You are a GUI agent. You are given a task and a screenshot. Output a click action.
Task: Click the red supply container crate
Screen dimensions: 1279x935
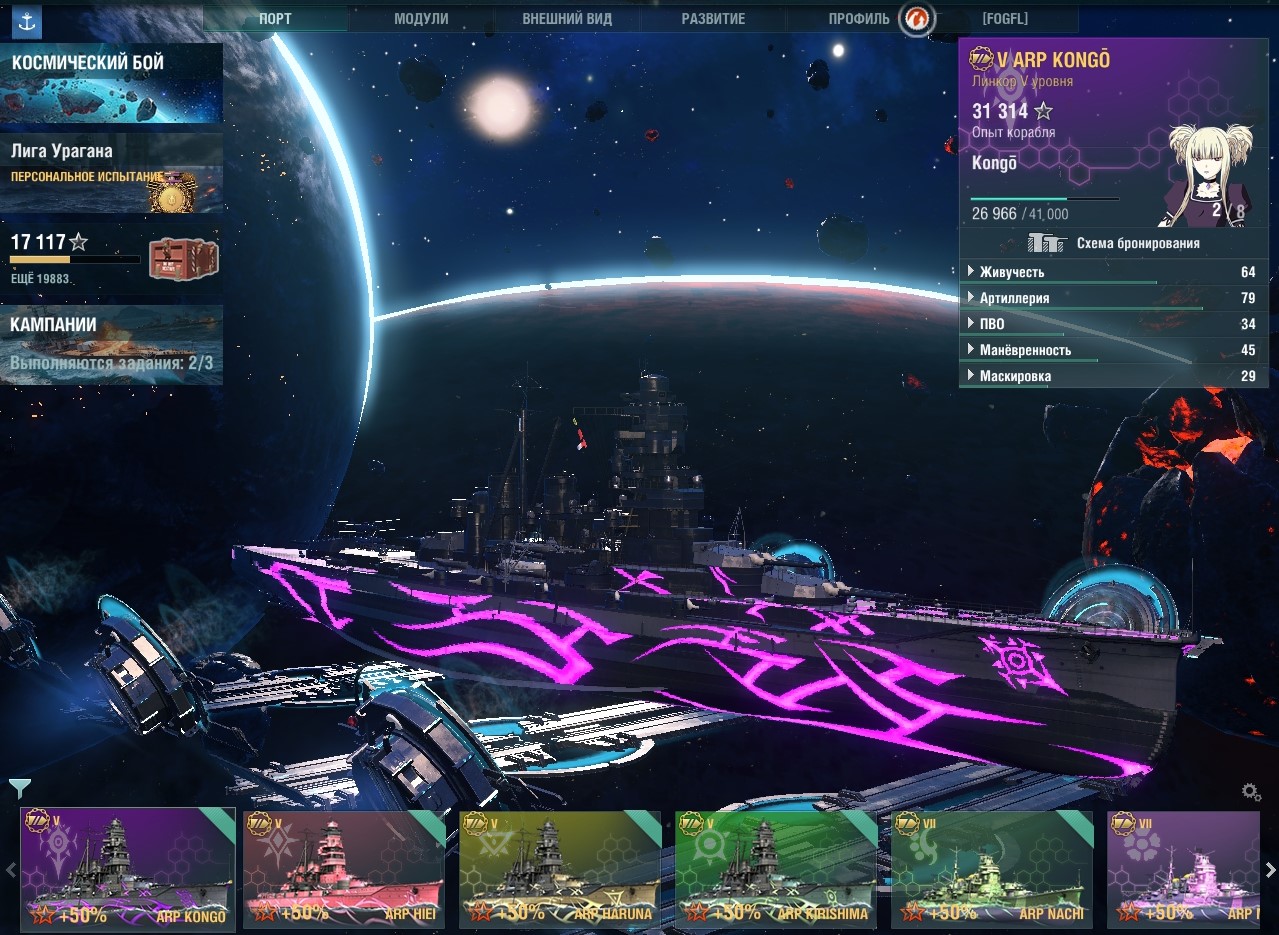[183, 259]
